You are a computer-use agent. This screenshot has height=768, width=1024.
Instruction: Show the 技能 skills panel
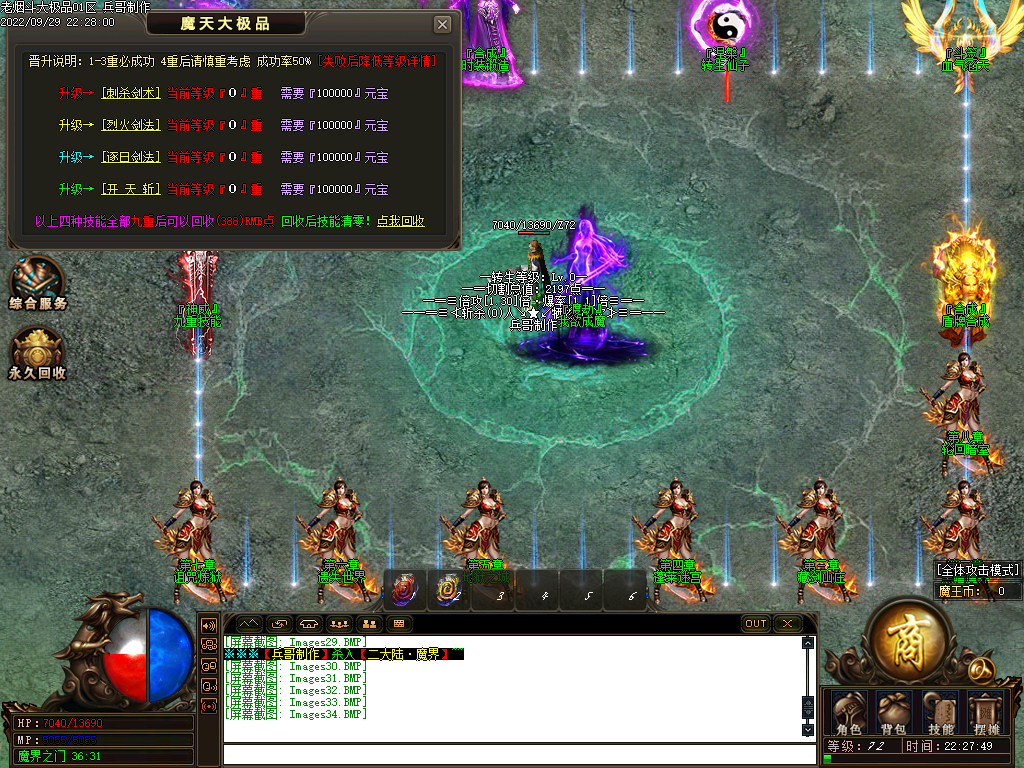click(x=940, y=713)
